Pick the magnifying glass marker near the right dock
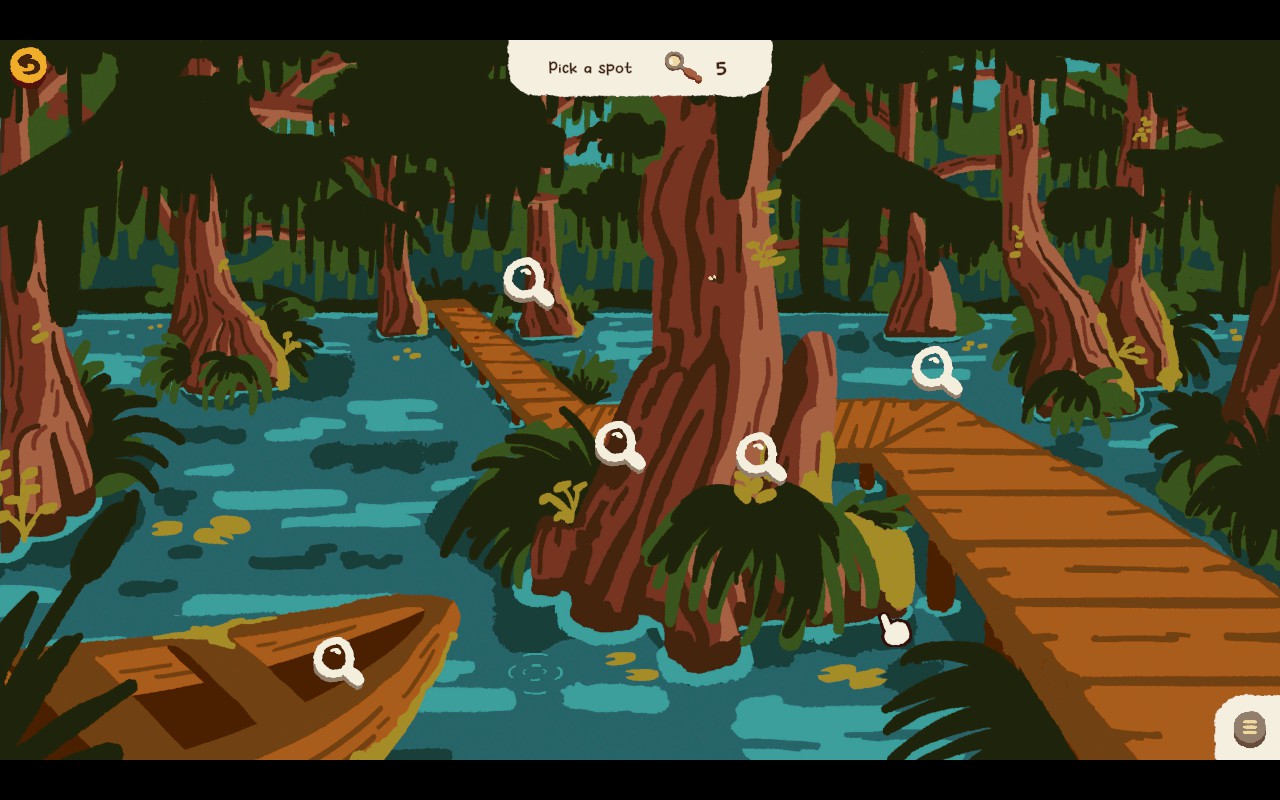1280x800 pixels. (934, 369)
